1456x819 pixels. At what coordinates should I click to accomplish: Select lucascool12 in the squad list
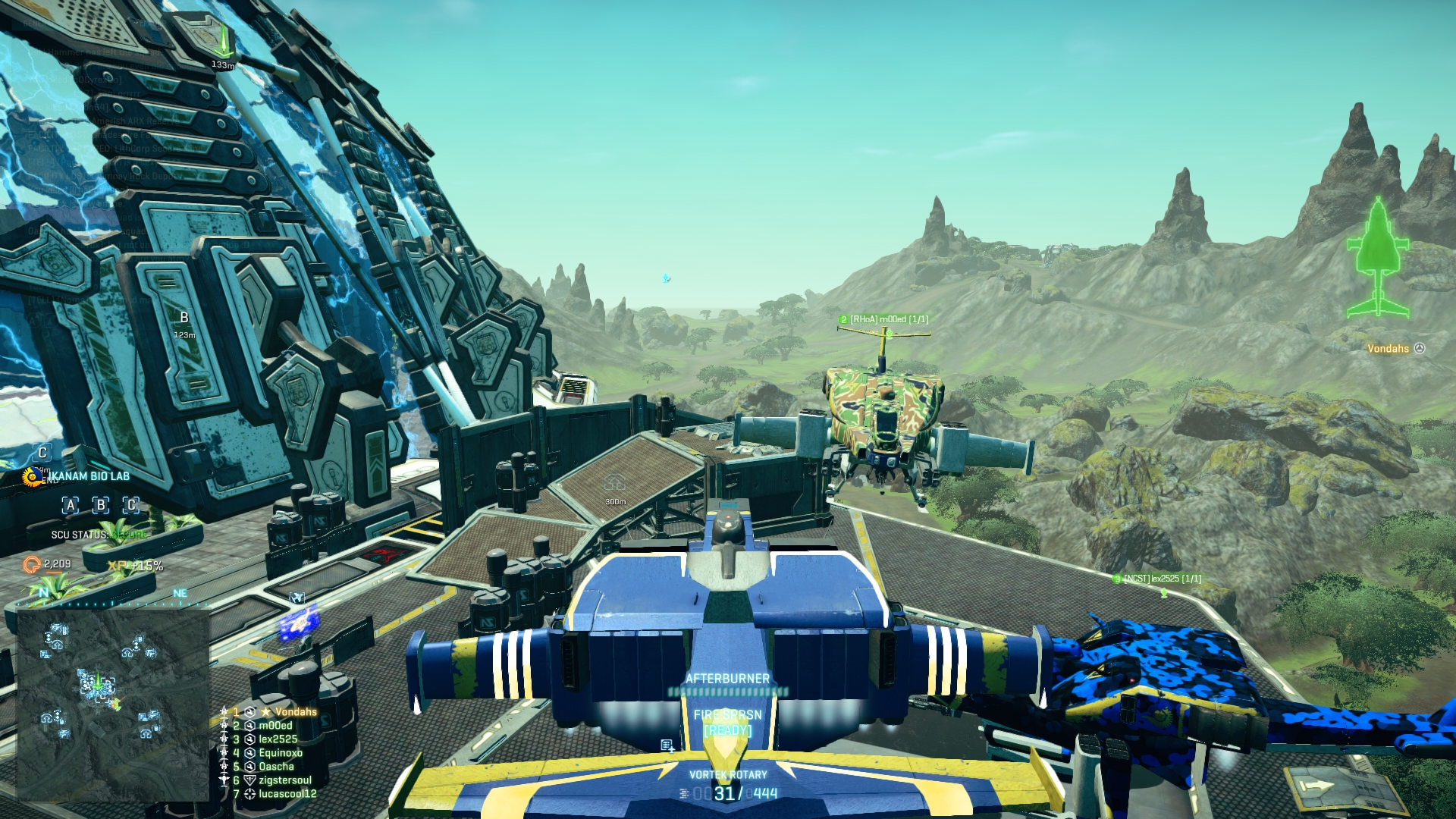(287, 794)
